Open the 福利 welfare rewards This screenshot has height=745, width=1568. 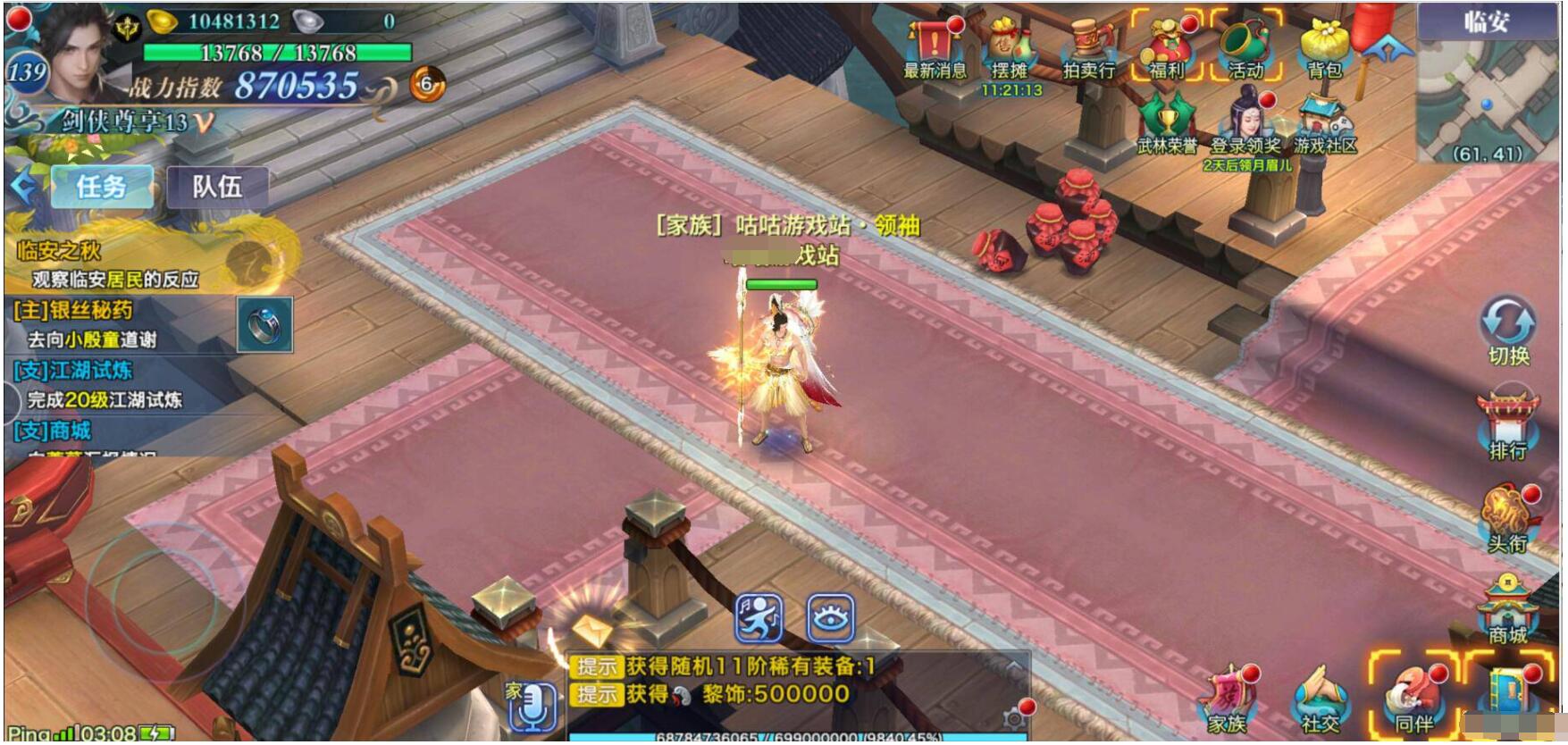point(1167,49)
